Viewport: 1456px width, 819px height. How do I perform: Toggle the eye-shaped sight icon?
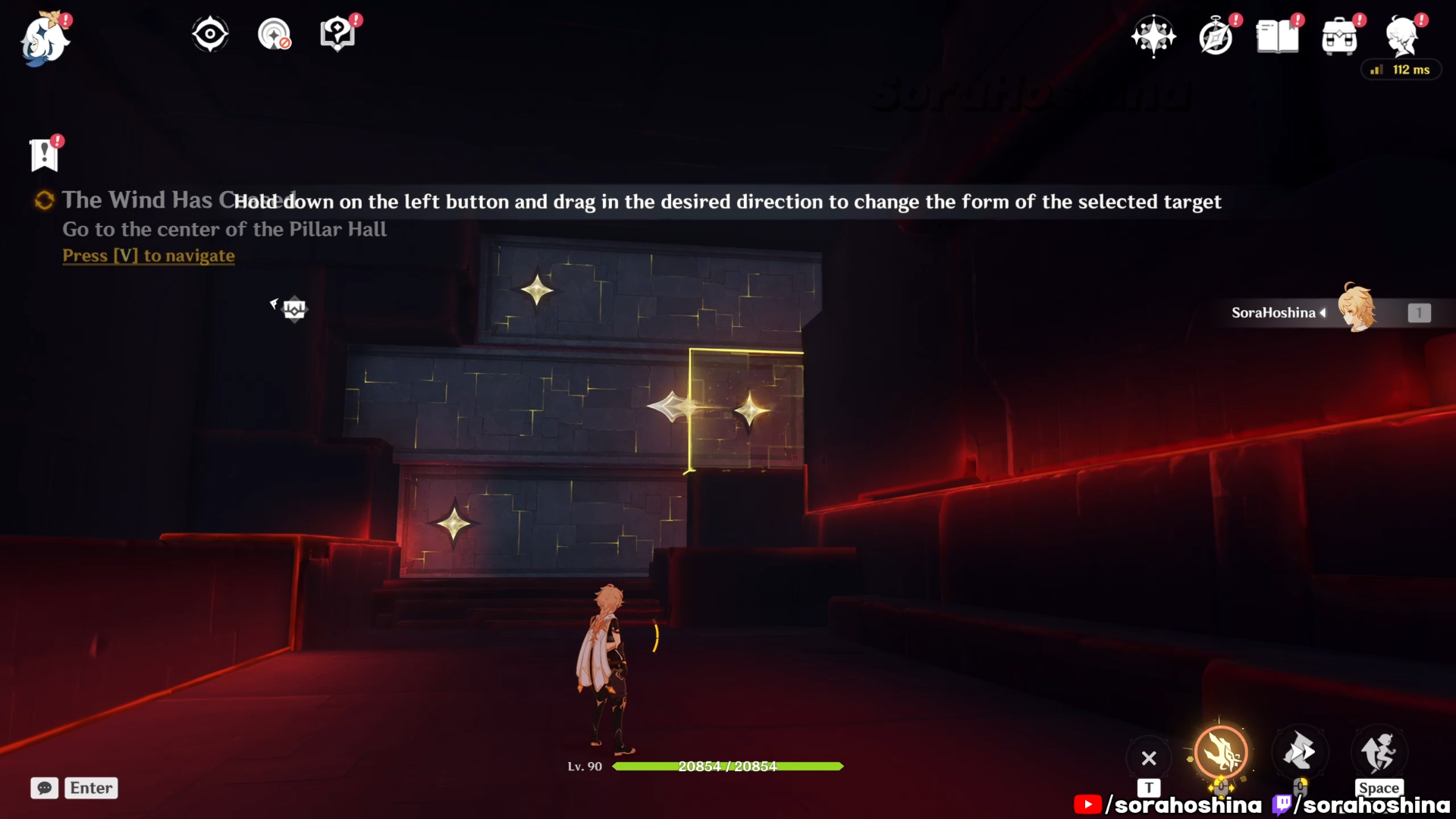click(x=210, y=35)
